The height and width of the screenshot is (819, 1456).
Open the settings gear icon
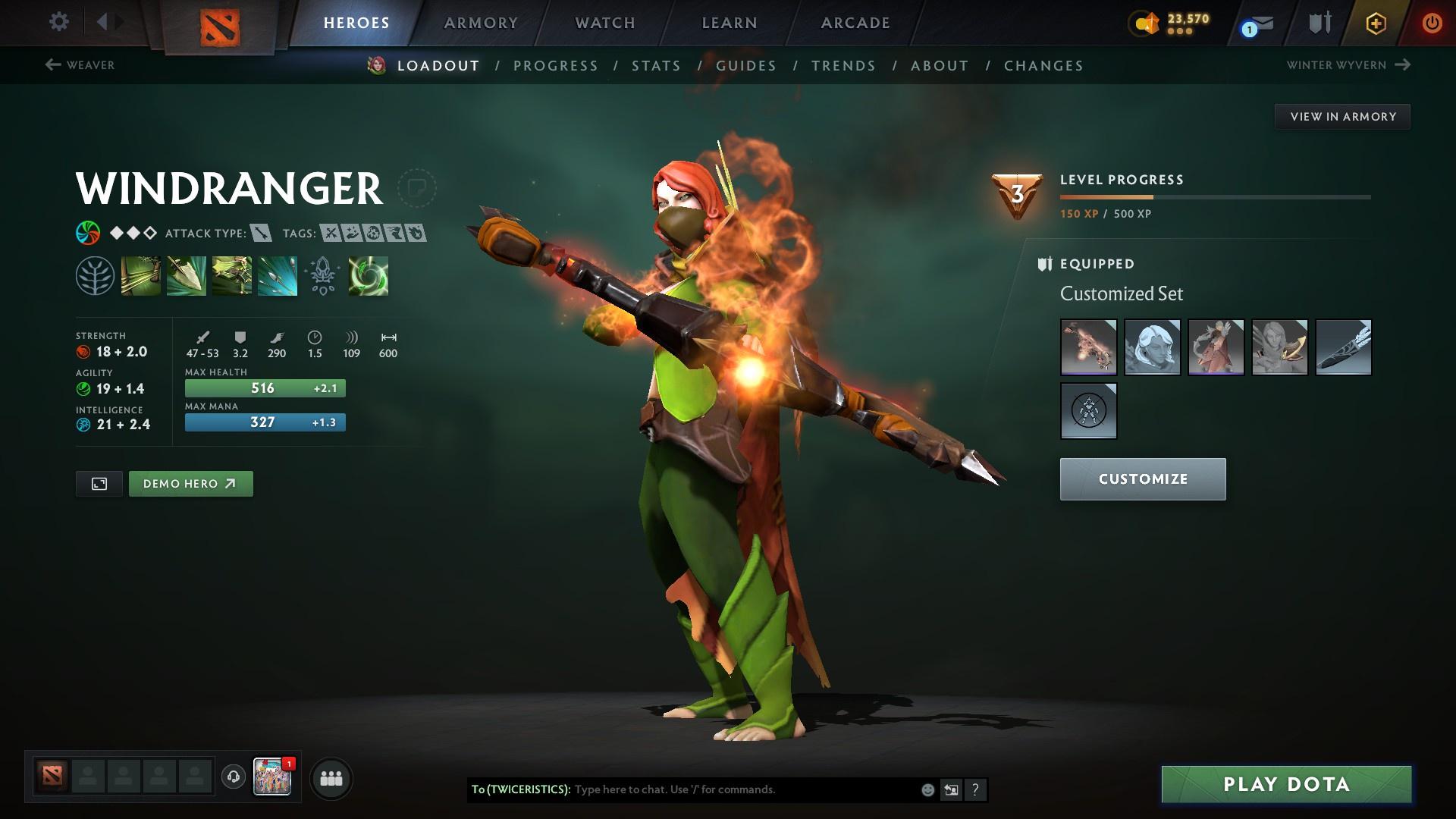pyautogui.click(x=58, y=22)
